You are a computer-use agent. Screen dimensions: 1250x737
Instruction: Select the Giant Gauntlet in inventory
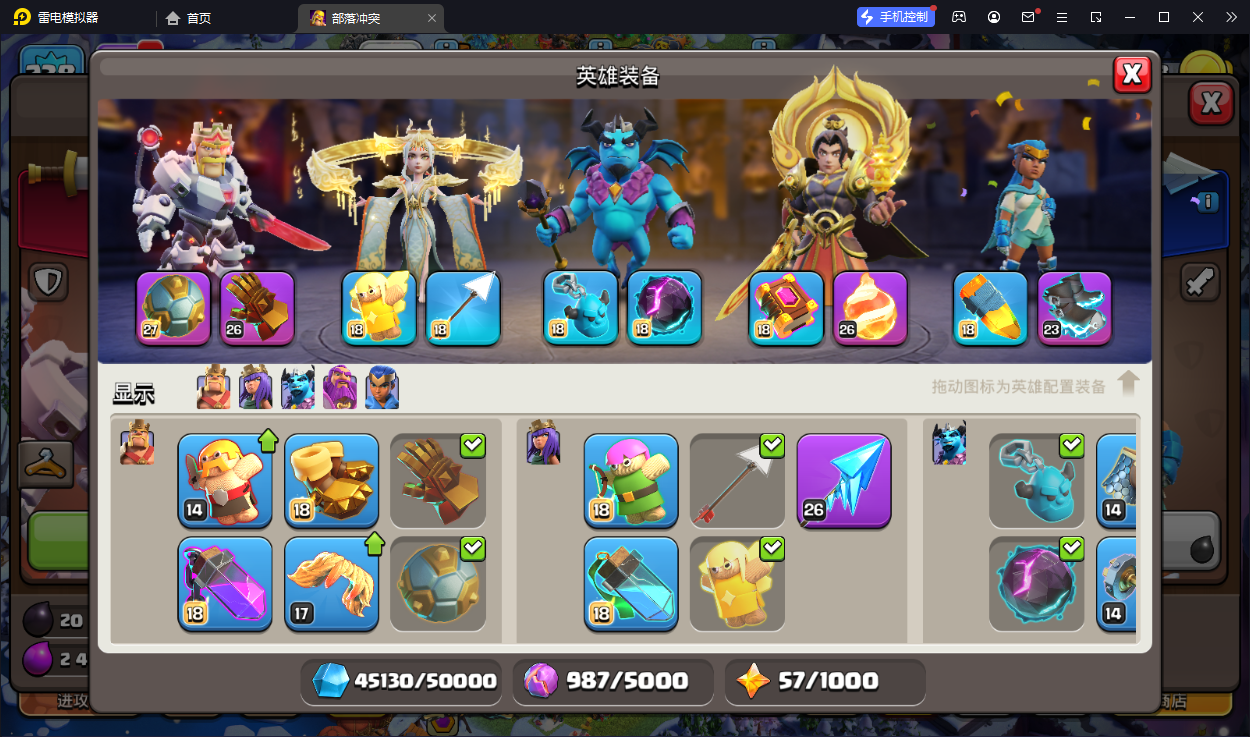[x=437, y=480]
